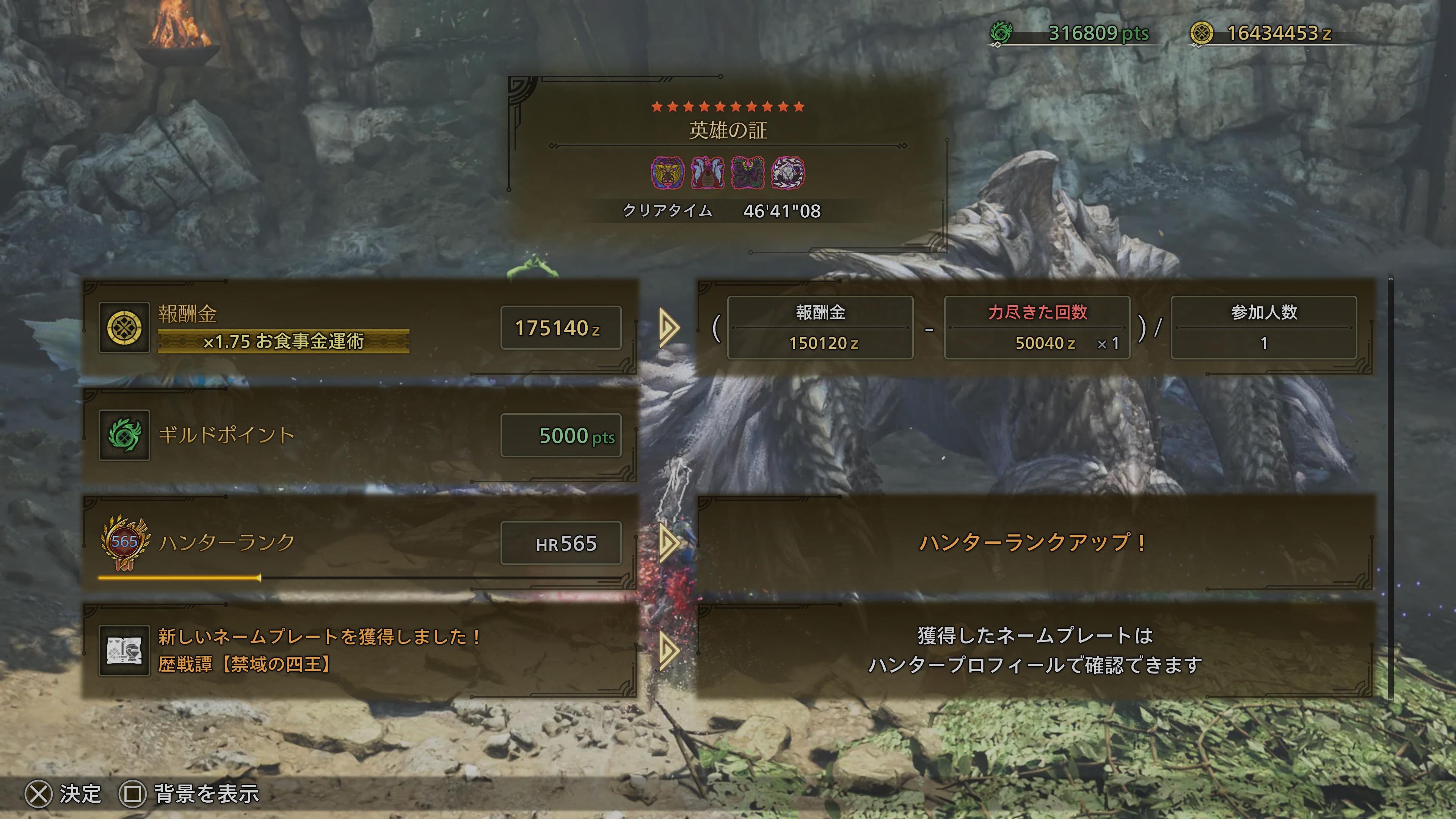Click the golden Rey Dau monster icon
Viewport: 1456px width, 819px height.
(x=667, y=173)
